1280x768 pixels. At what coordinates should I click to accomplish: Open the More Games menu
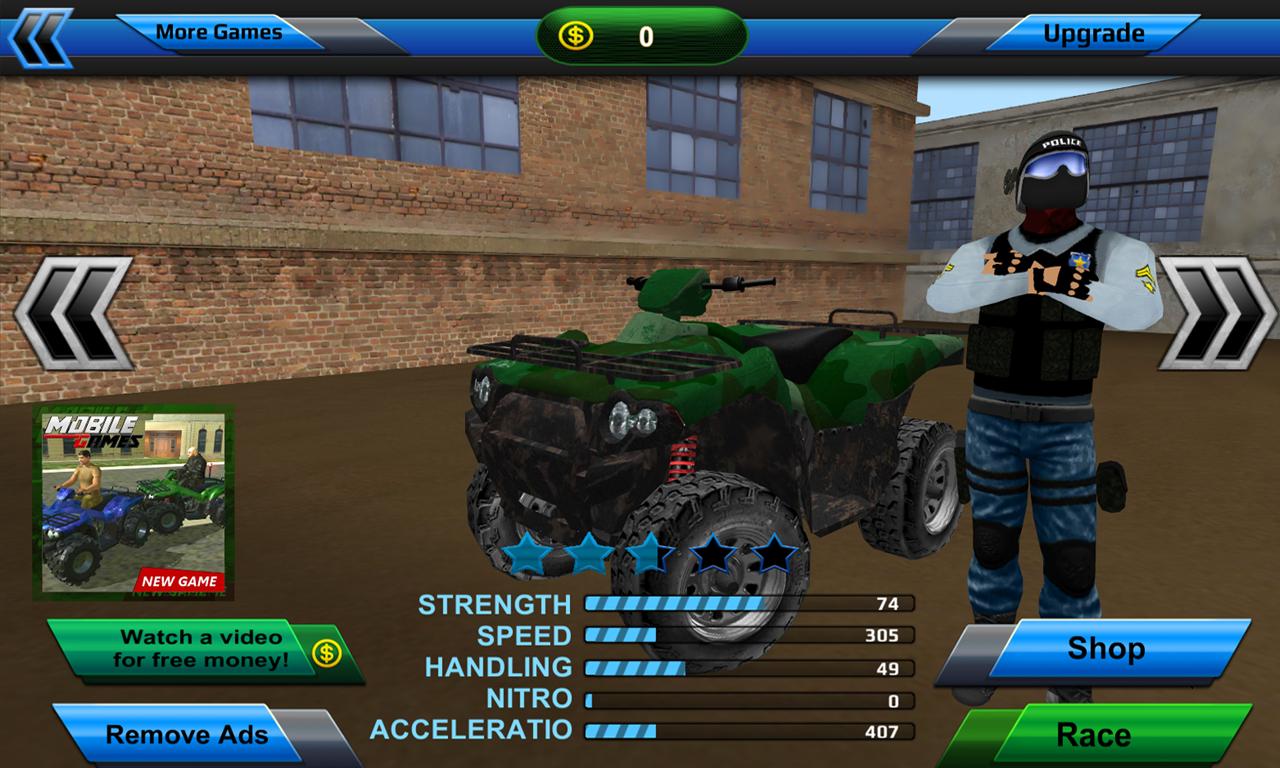(x=222, y=31)
